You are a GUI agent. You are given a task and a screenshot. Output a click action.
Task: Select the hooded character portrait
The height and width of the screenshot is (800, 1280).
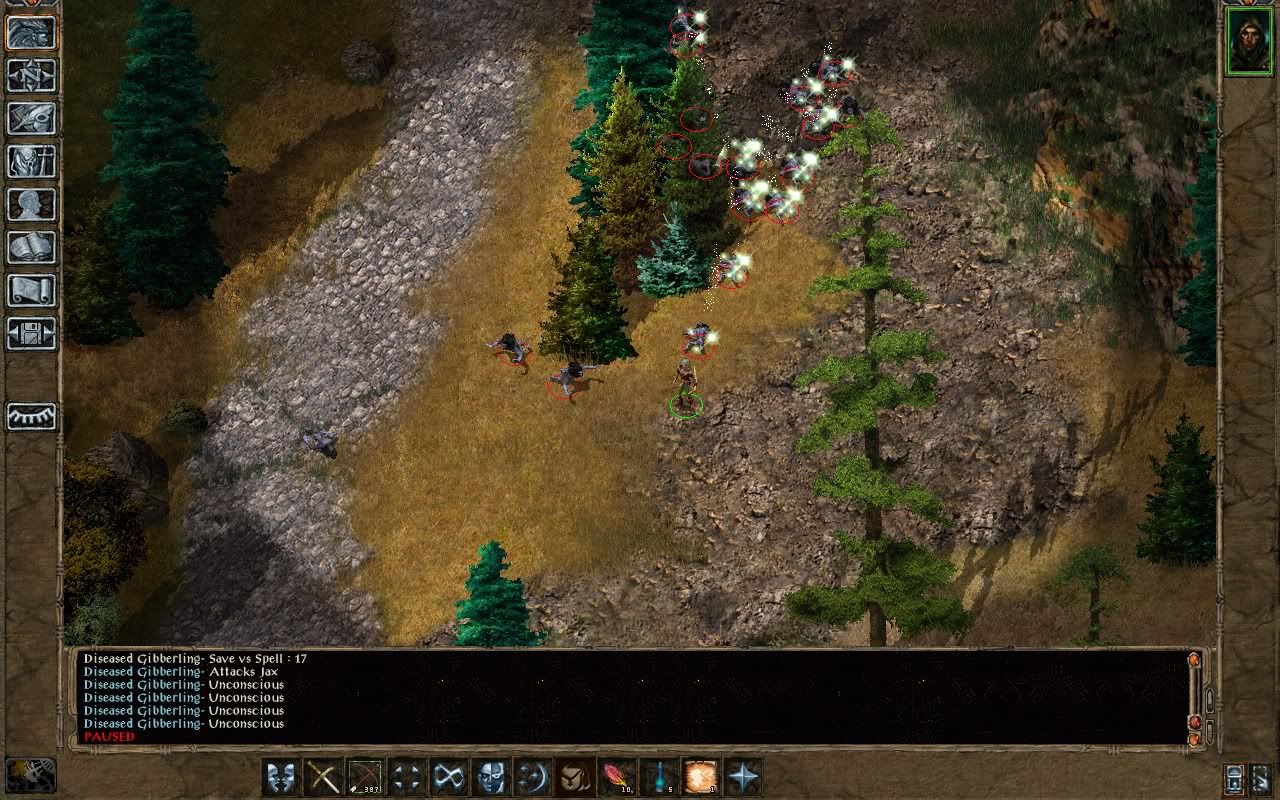coord(1249,42)
